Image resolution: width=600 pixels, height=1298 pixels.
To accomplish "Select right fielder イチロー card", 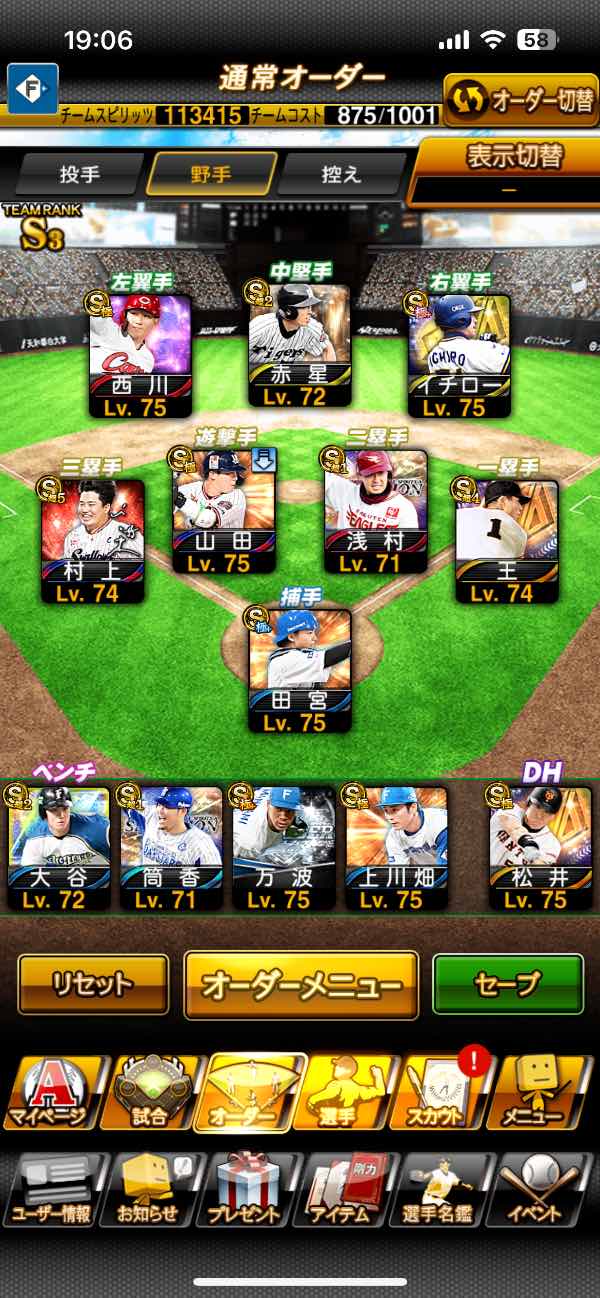I will pos(459,355).
